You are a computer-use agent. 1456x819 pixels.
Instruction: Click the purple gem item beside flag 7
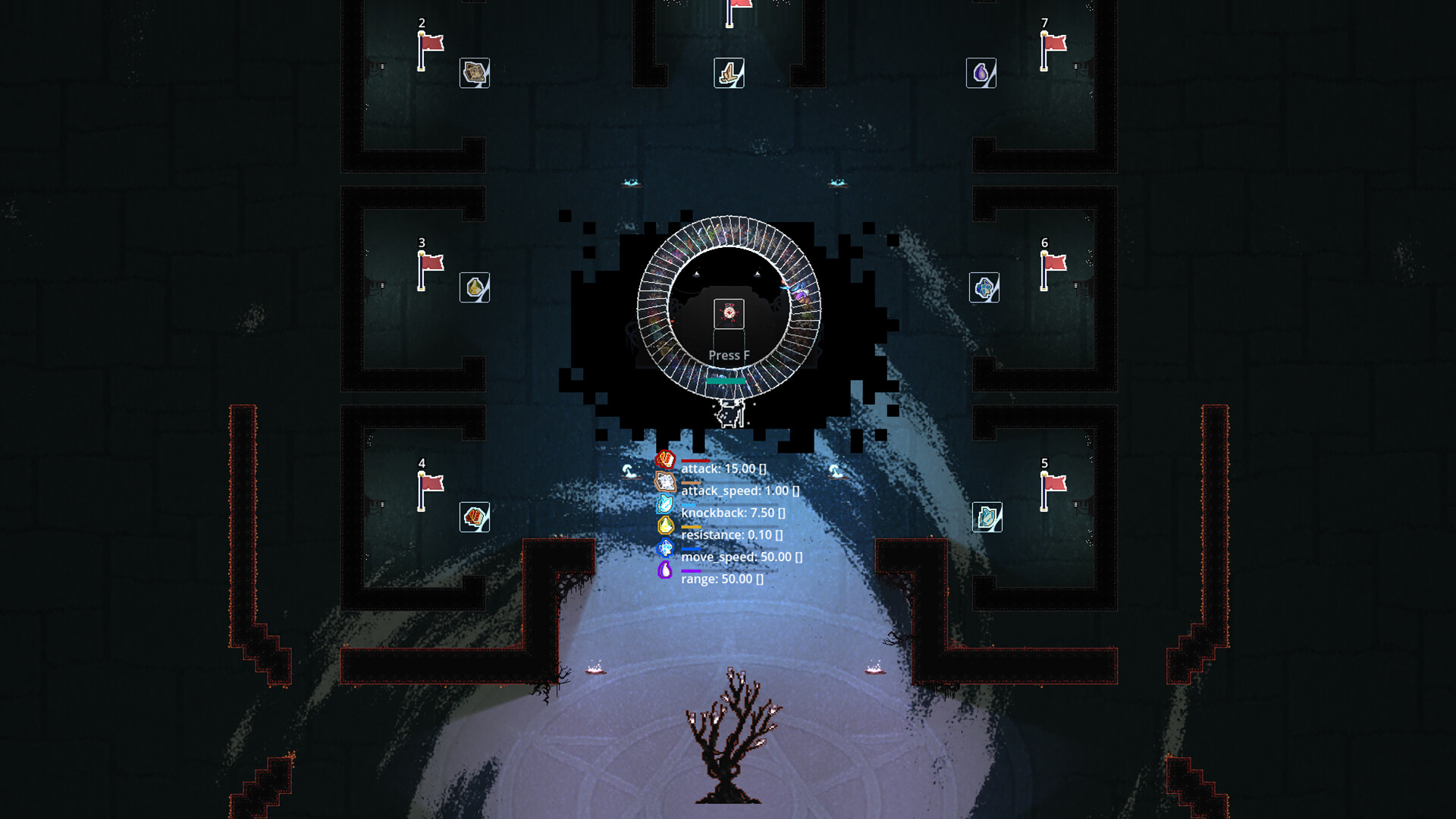pos(980,74)
